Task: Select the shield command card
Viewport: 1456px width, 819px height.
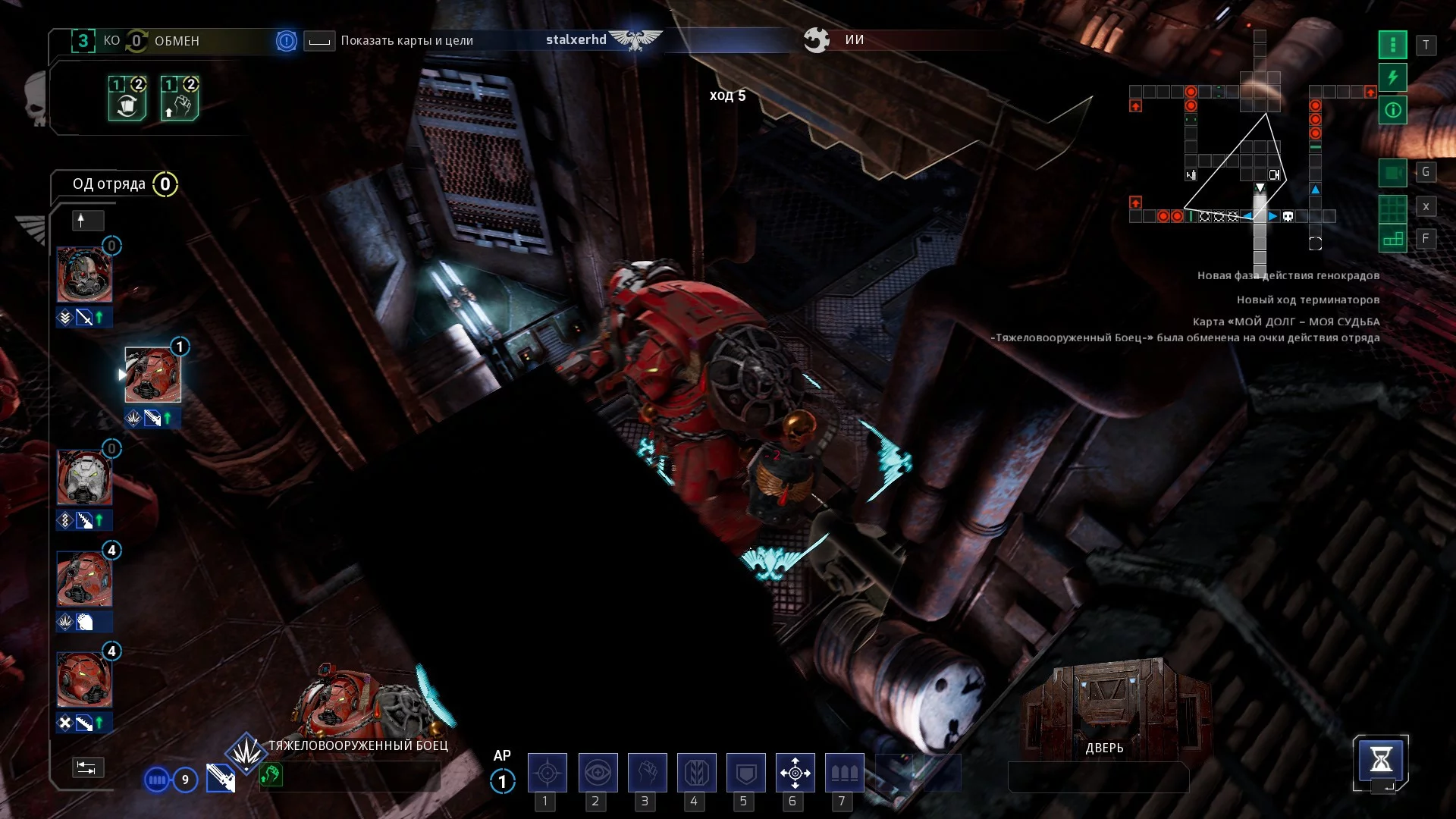Action: 127,99
